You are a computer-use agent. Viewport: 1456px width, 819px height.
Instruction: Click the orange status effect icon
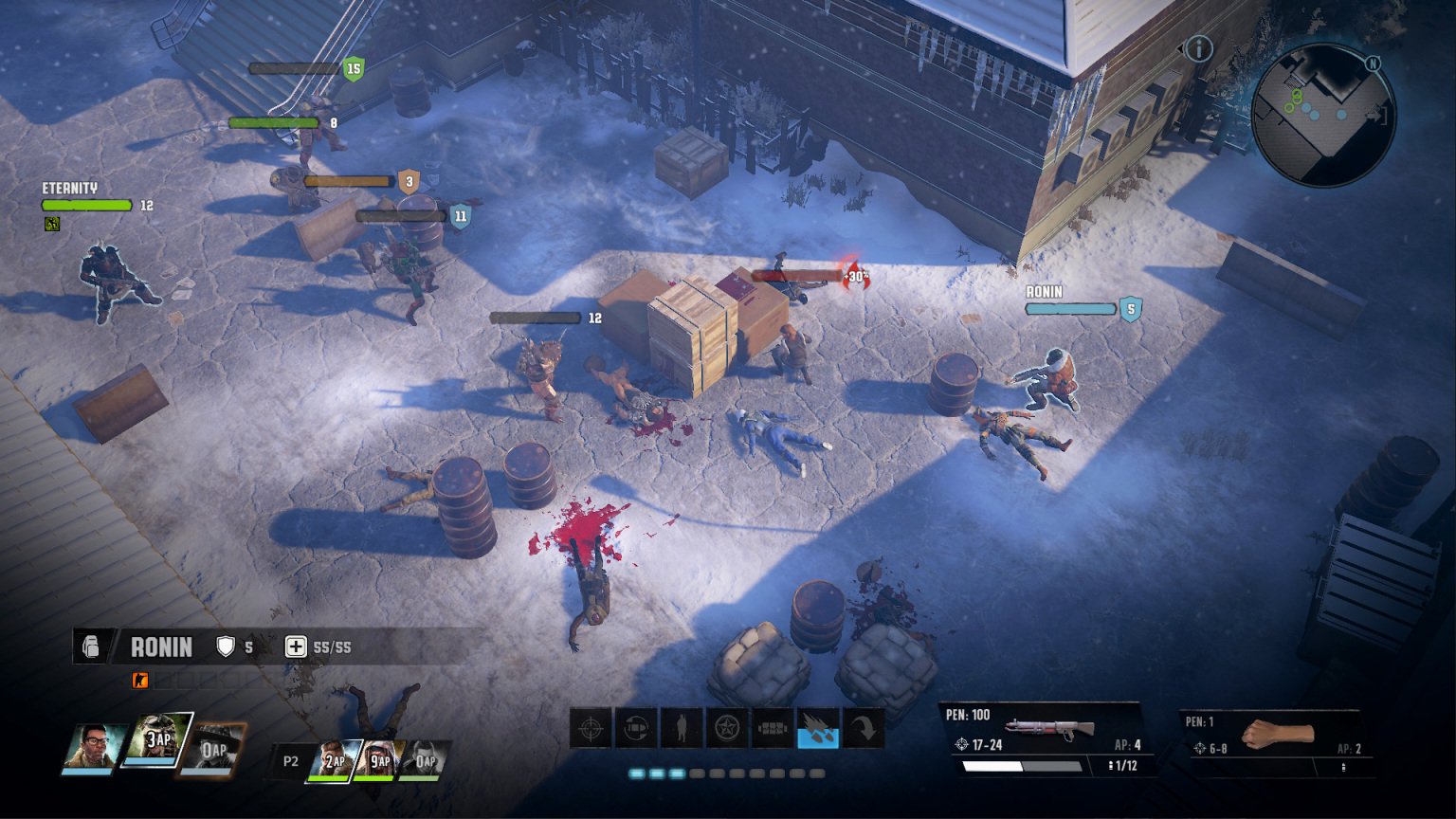(x=140, y=680)
